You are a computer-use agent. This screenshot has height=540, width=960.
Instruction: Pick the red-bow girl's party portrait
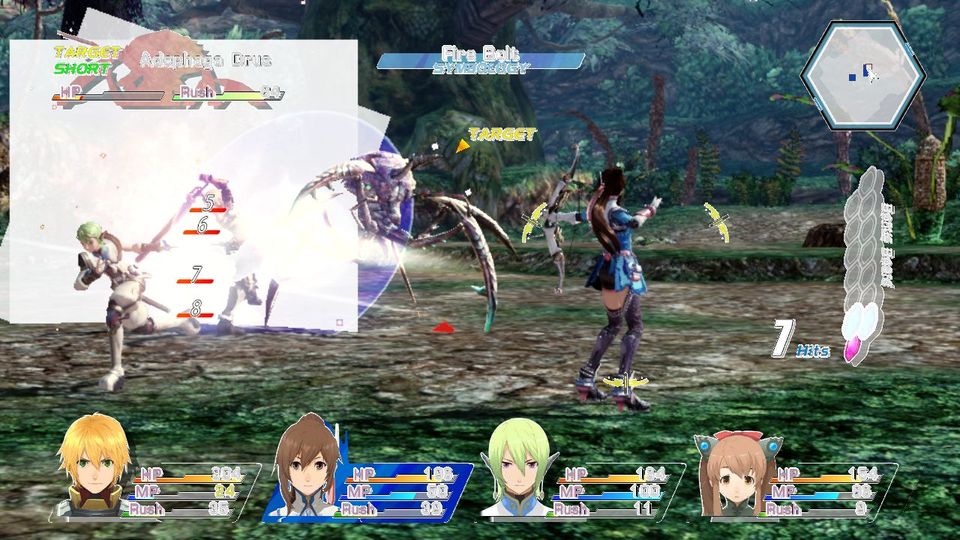(x=734, y=472)
